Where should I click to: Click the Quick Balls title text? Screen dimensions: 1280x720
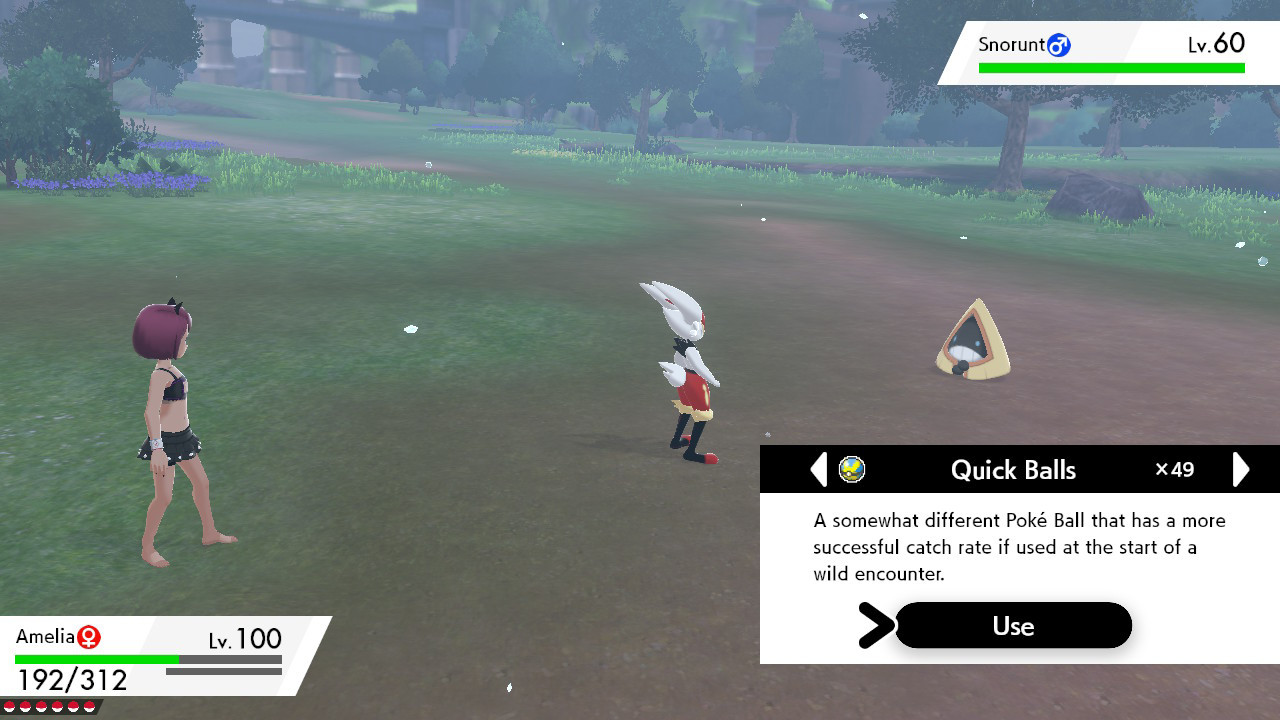pyautogui.click(x=1013, y=469)
